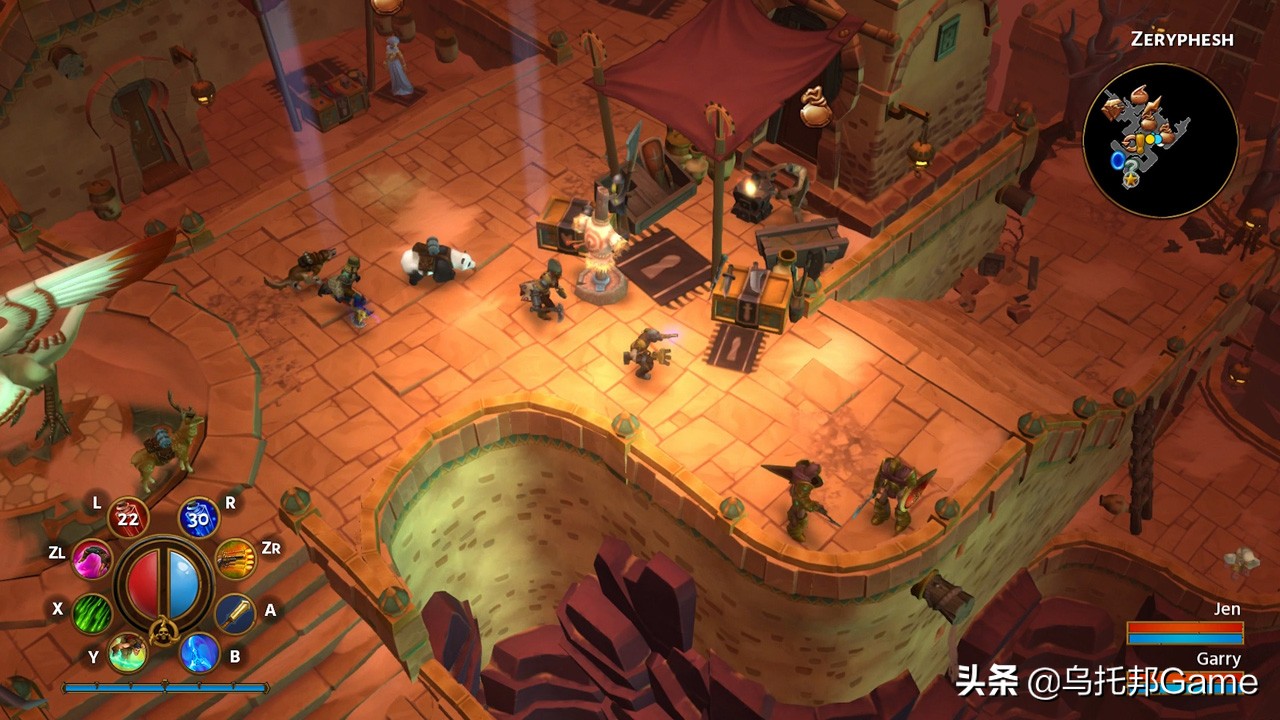
Task: Click the skull emblem below the orbs
Action: [x=164, y=633]
